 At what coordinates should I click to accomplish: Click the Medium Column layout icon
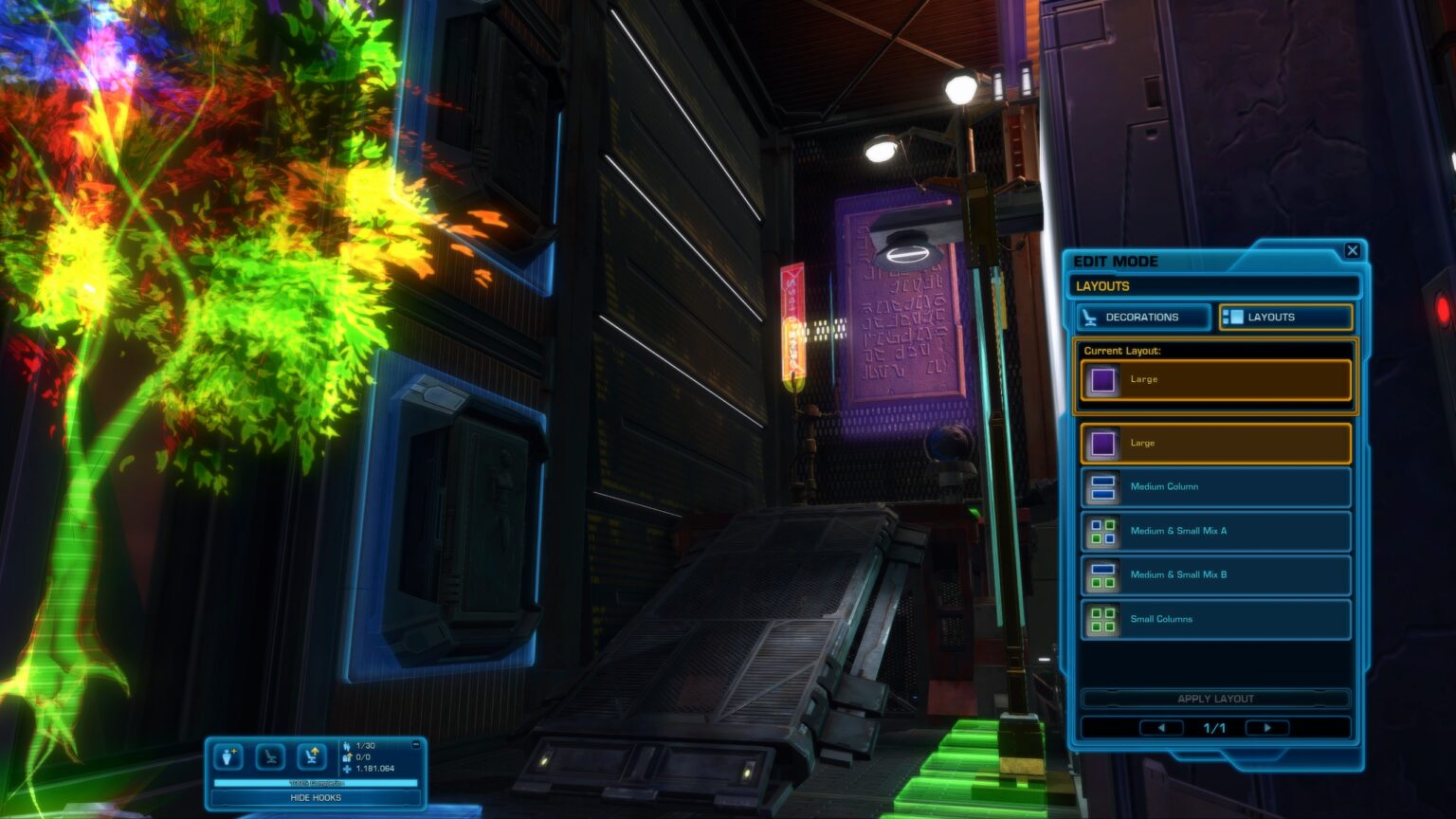(1102, 486)
